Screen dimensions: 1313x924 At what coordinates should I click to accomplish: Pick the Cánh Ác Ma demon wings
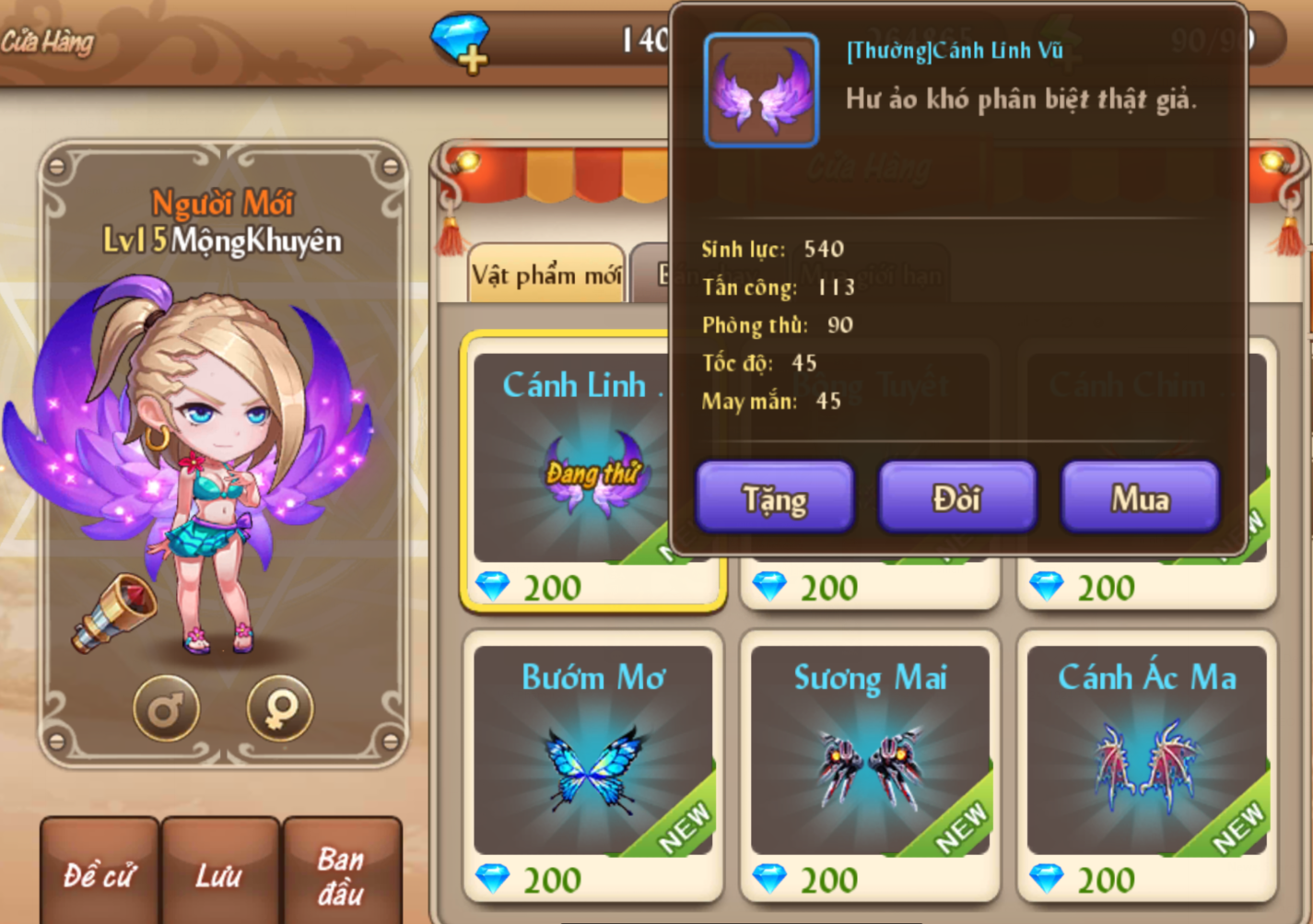click(1147, 751)
